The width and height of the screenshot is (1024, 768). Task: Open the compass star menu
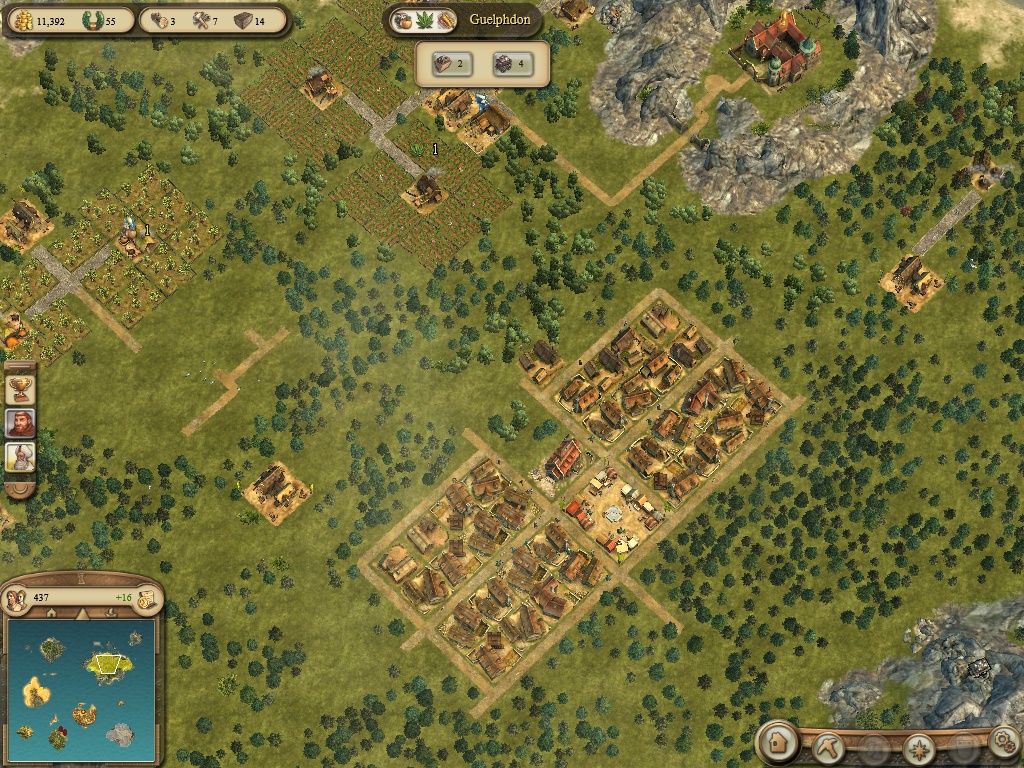(919, 748)
